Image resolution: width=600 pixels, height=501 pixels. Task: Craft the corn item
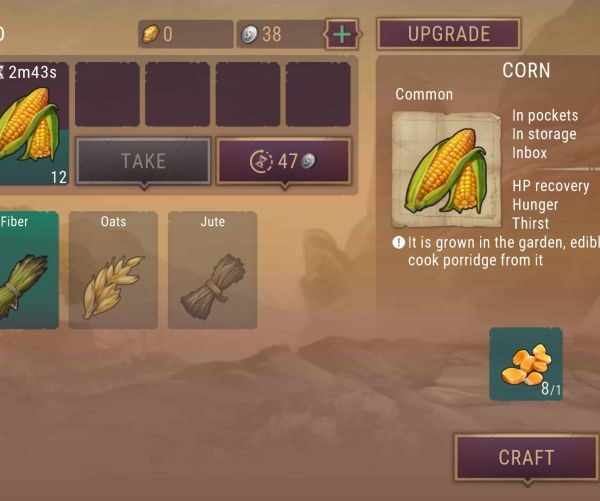pyautogui.click(x=526, y=458)
